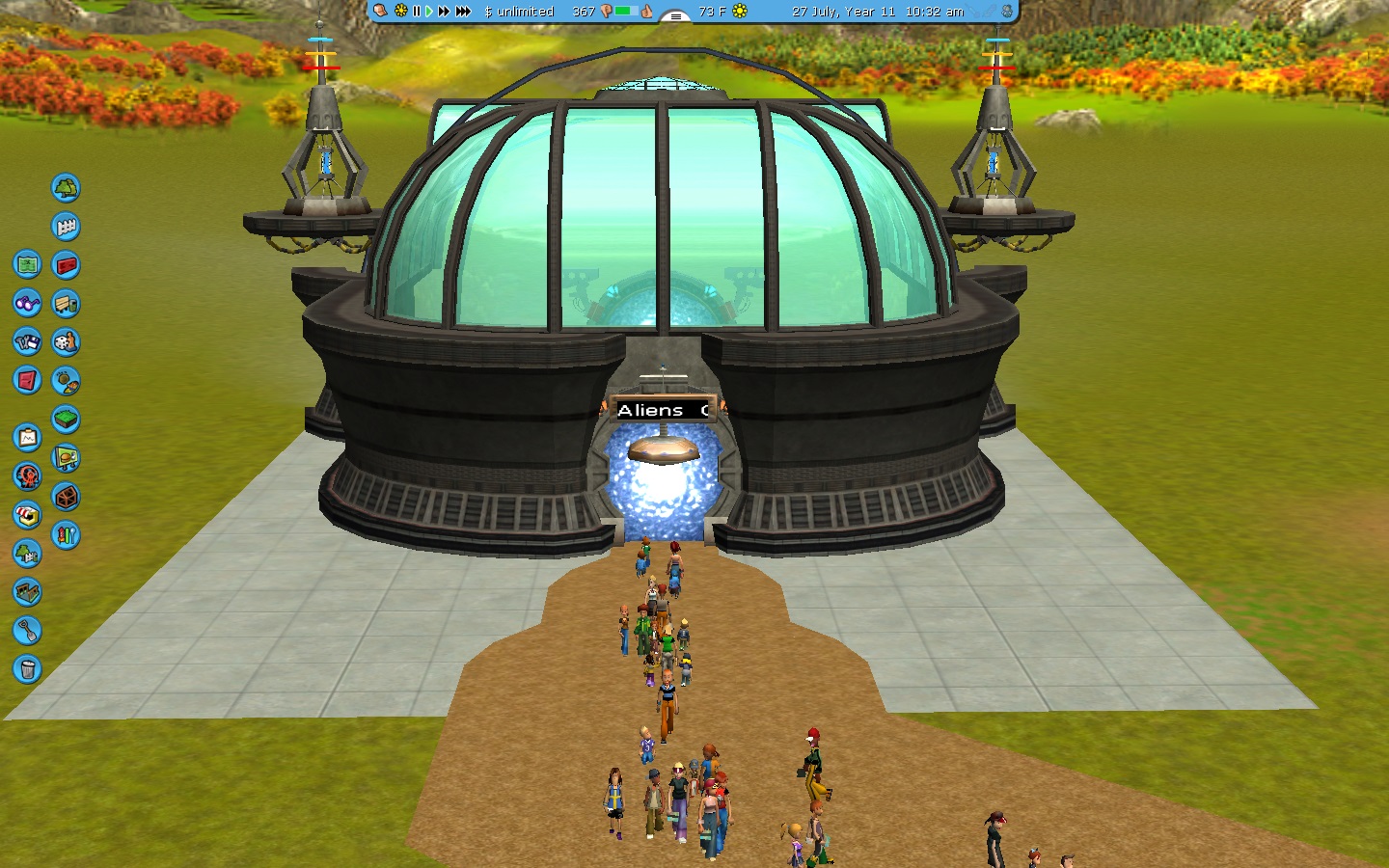This screenshot has width=1389, height=868.
Task: Choose the trees foliage submenu icon
Action: [66, 187]
